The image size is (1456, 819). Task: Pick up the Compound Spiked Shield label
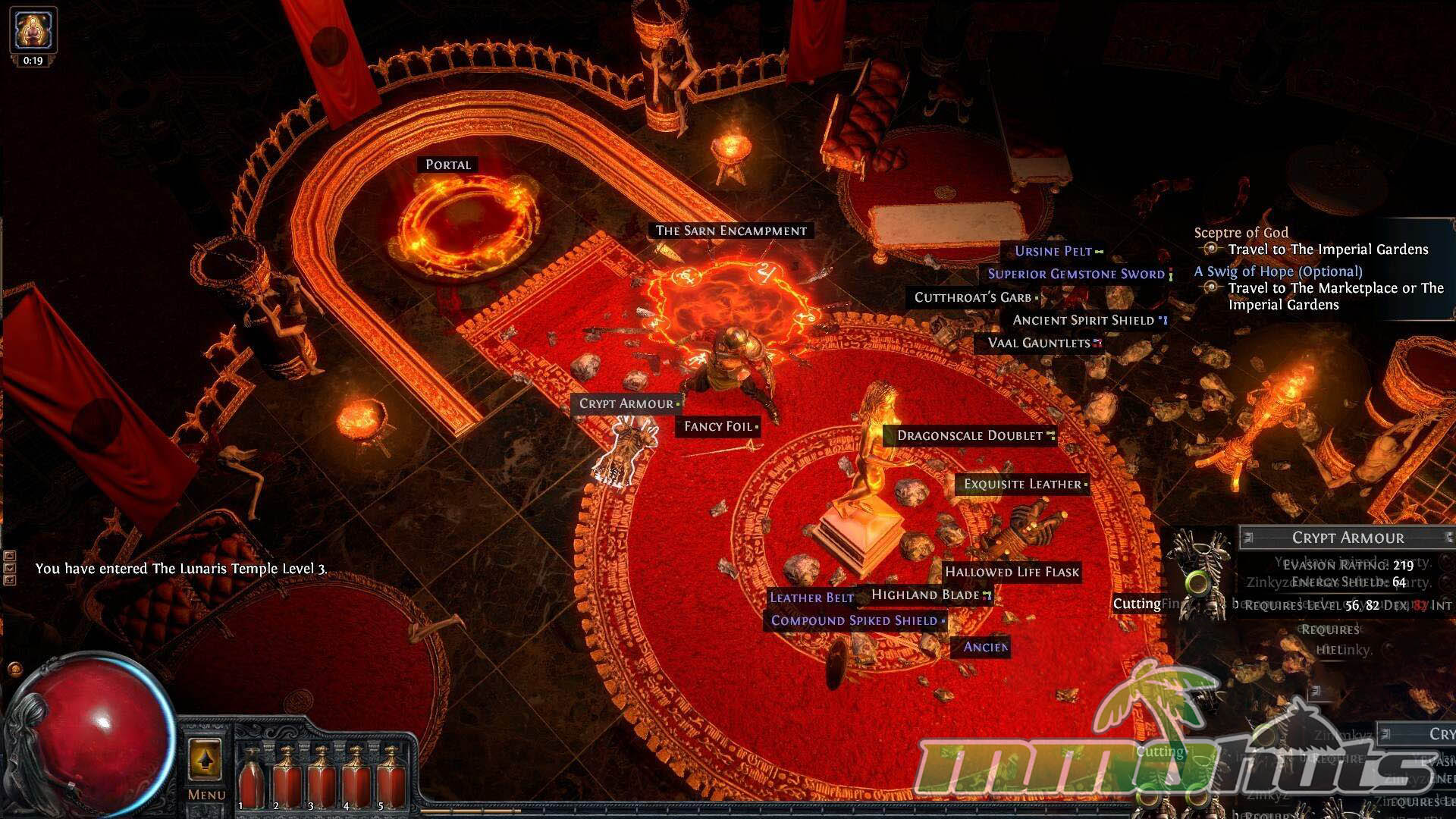[x=855, y=620]
